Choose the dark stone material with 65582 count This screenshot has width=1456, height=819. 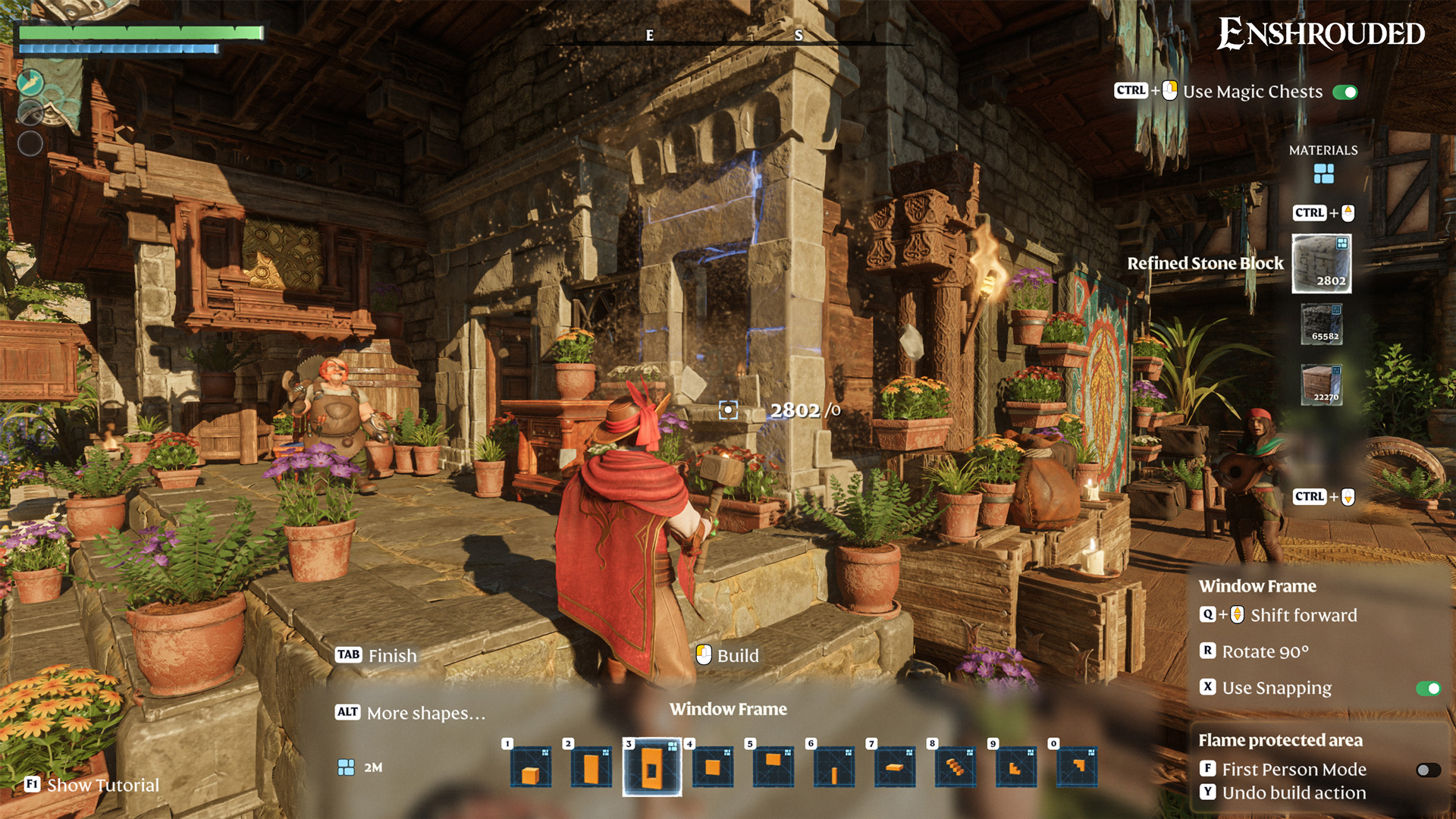click(1322, 325)
